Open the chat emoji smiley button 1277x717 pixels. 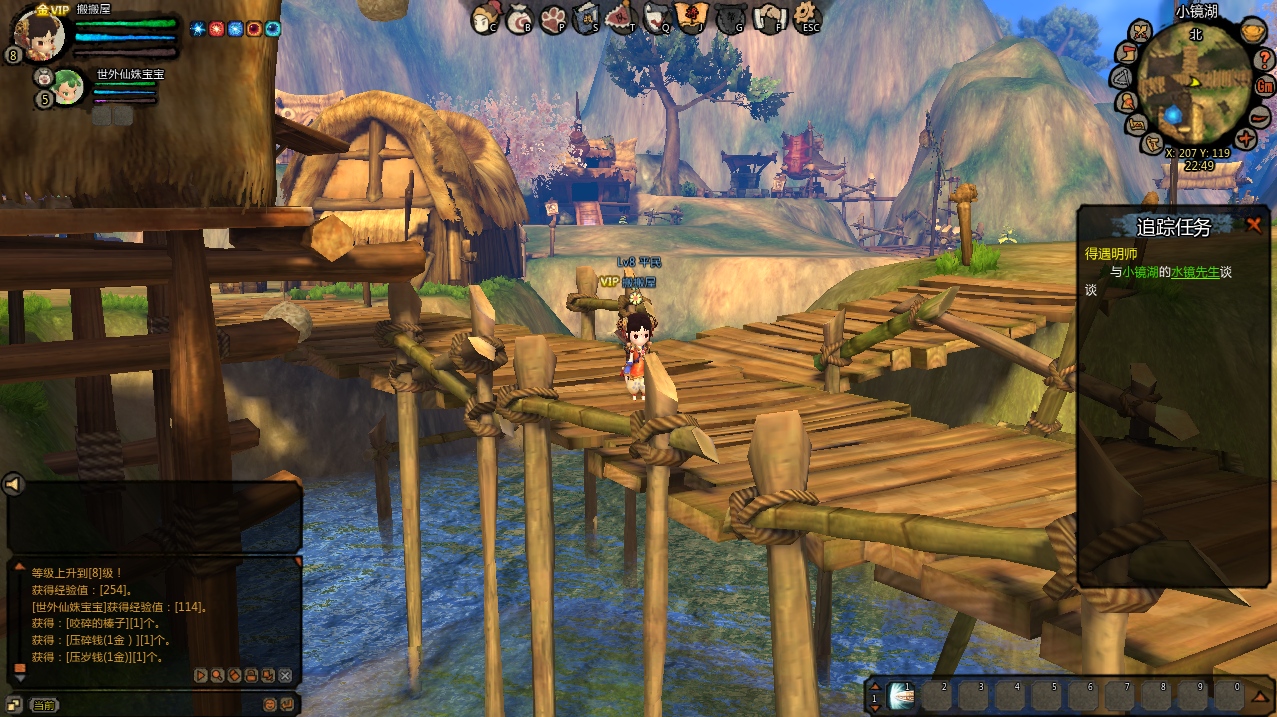point(270,705)
